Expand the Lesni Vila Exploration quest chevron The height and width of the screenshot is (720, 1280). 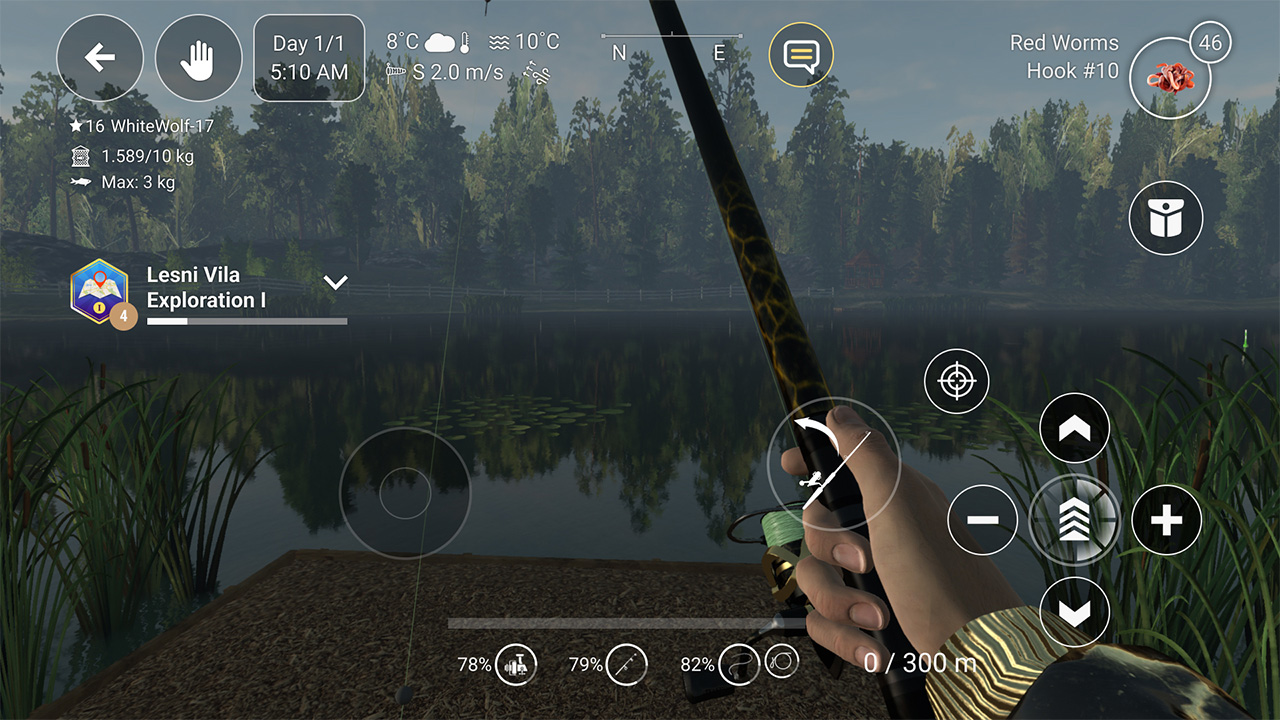click(336, 282)
